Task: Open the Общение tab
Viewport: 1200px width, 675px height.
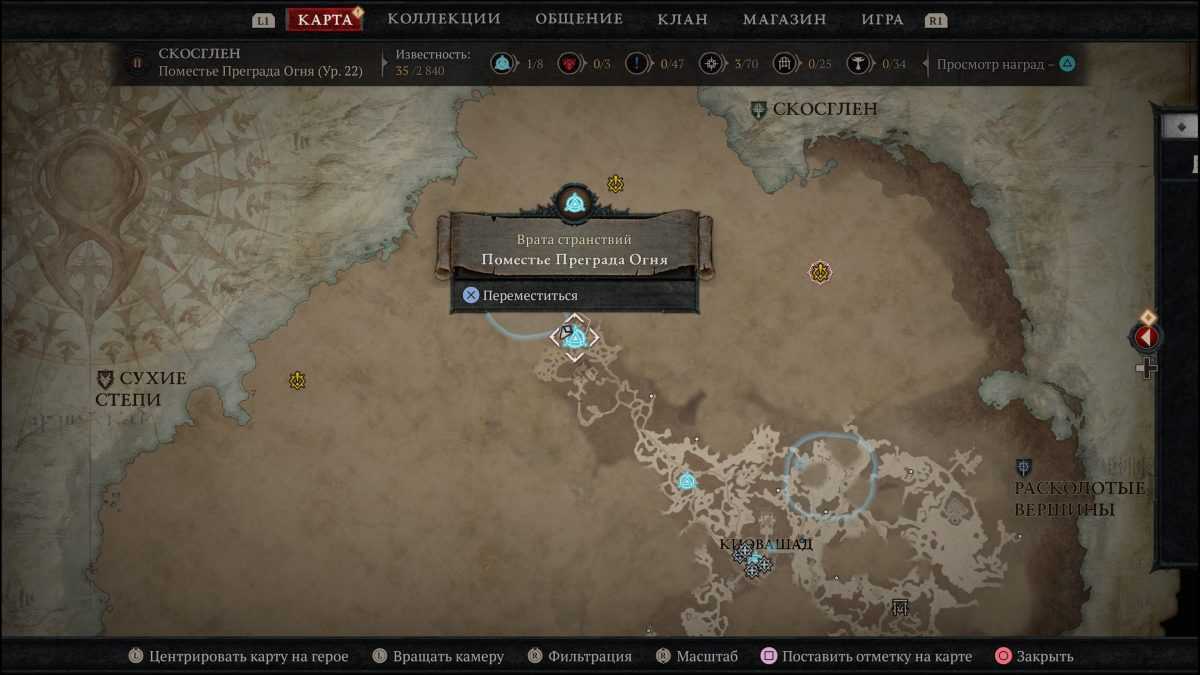Action: coord(578,19)
